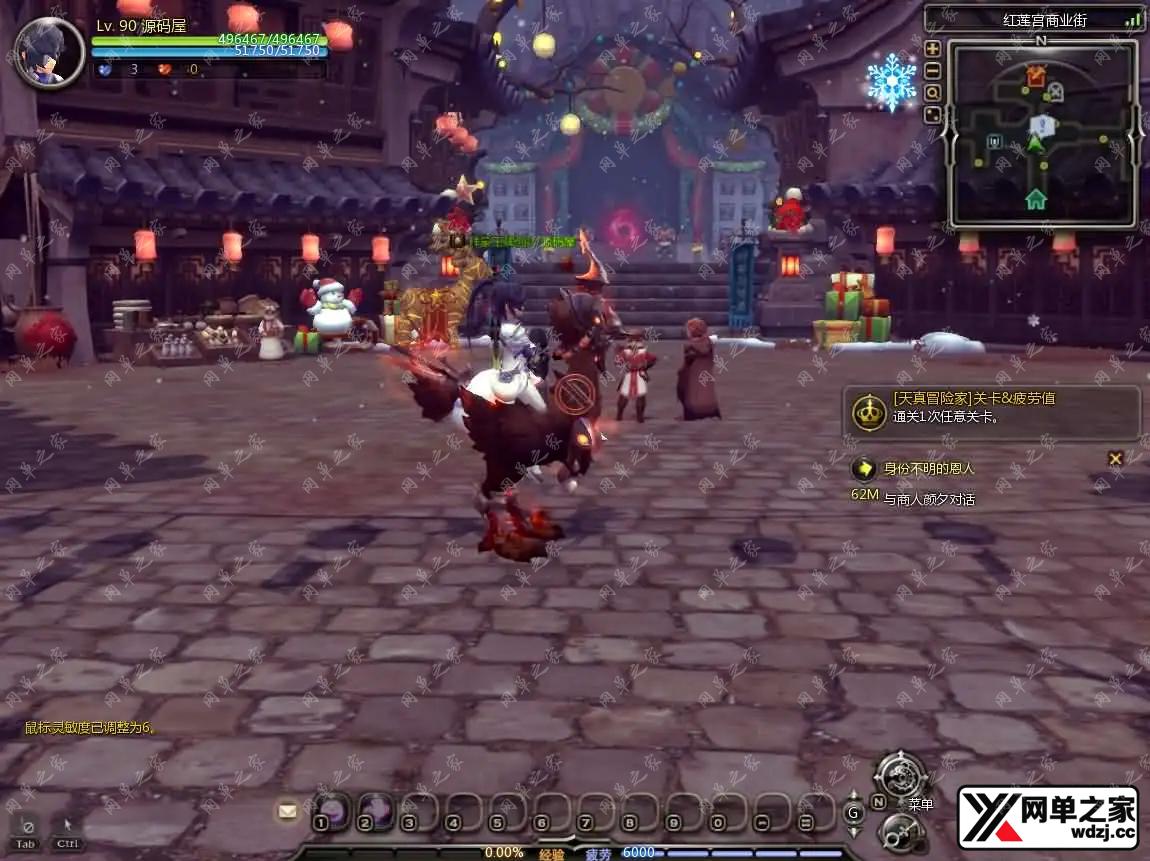Switch hotbar page with the up arrow
The width and height of the screenshot is (1150, 861).
tap(853, 798)
